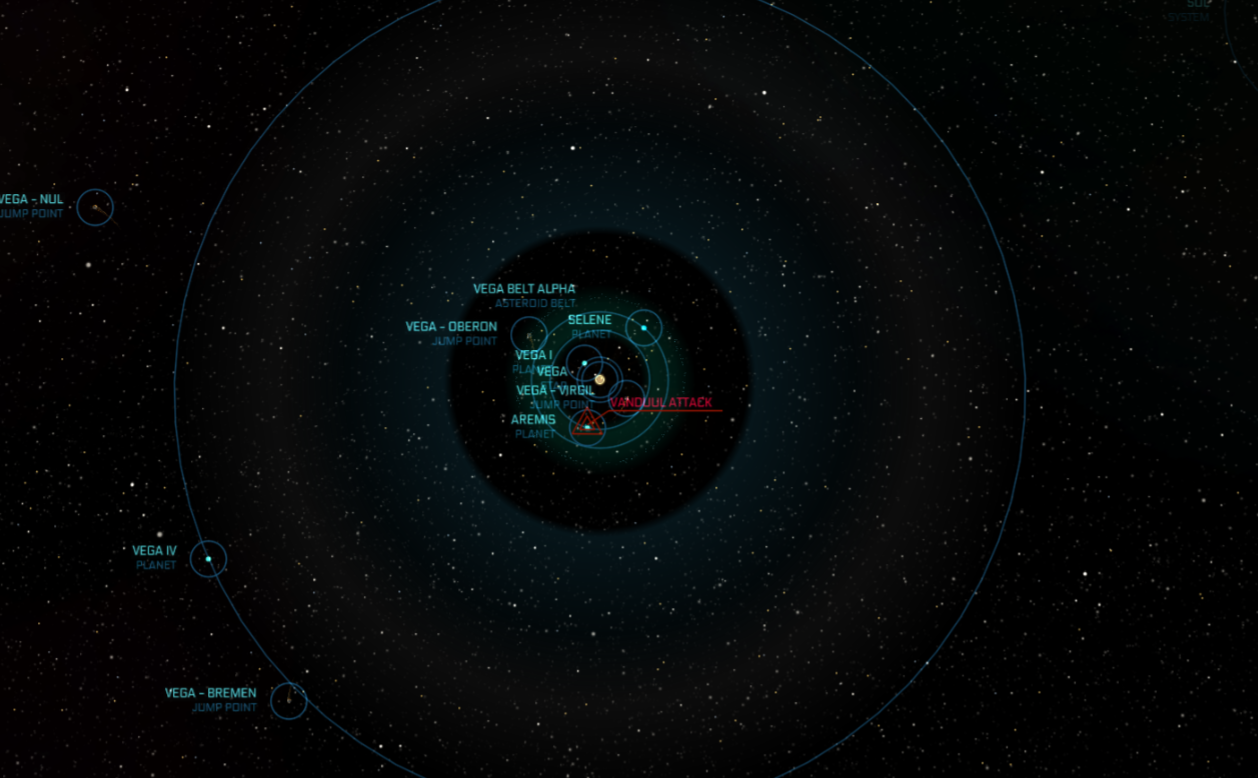This screenshot has width=1258, height=778.
Task: Click the Vega IV planet marker
Action: coord(208,559)
